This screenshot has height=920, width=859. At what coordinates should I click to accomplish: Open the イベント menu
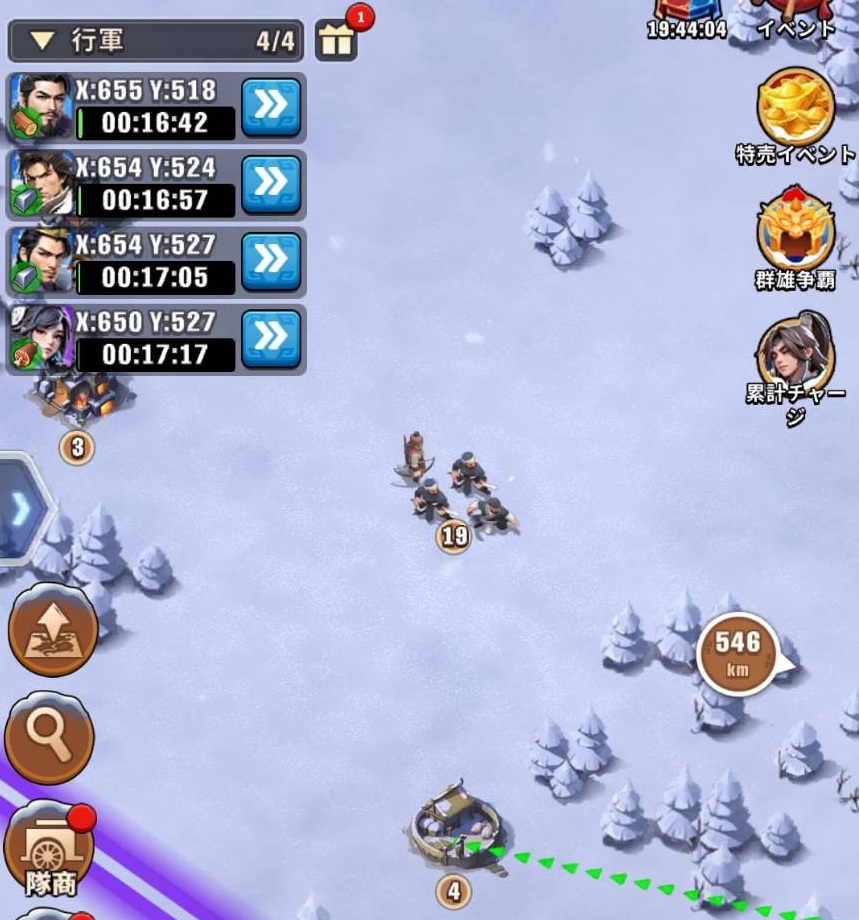(x=795, y=20)
